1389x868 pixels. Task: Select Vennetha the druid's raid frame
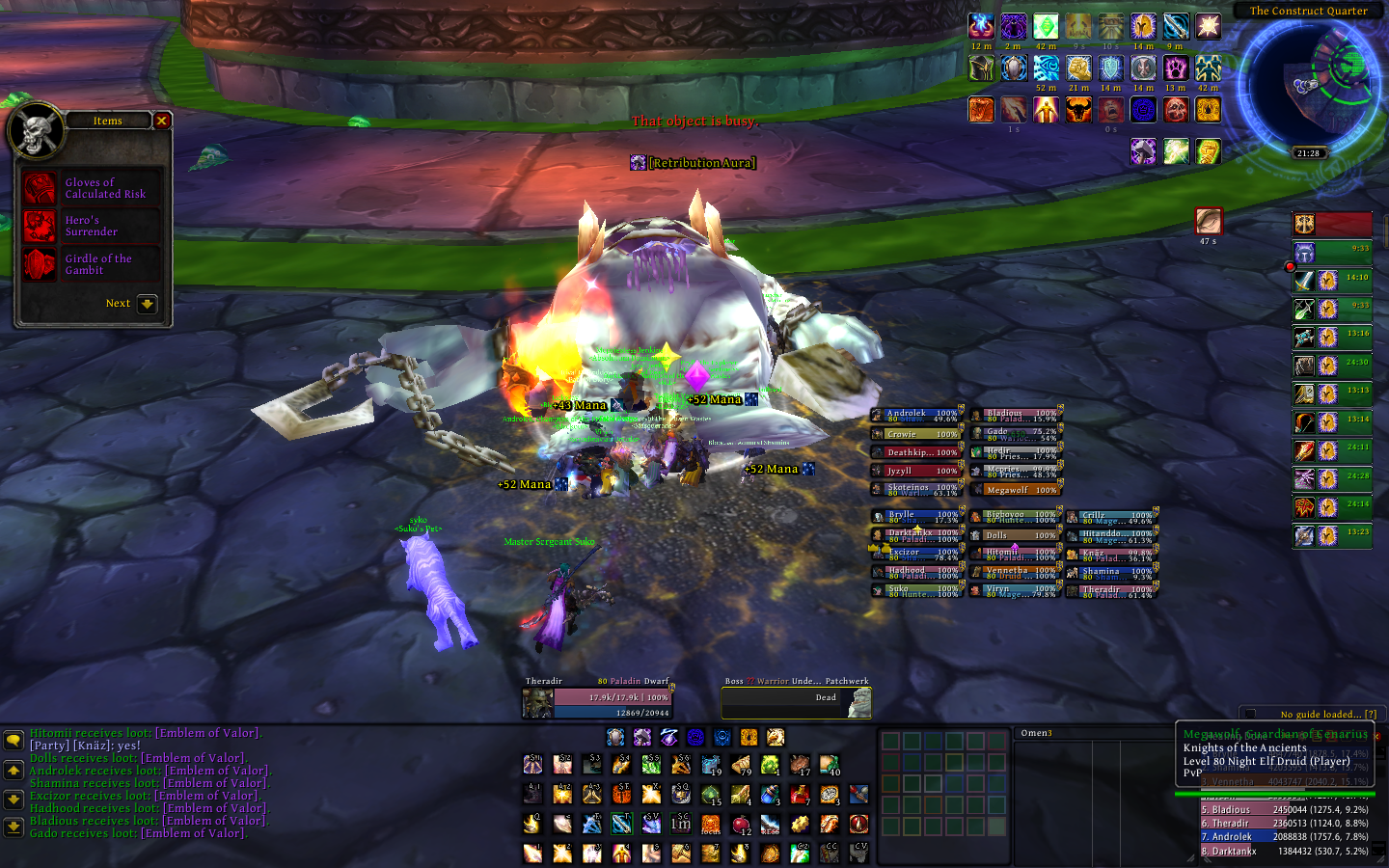click(1016, 572)
